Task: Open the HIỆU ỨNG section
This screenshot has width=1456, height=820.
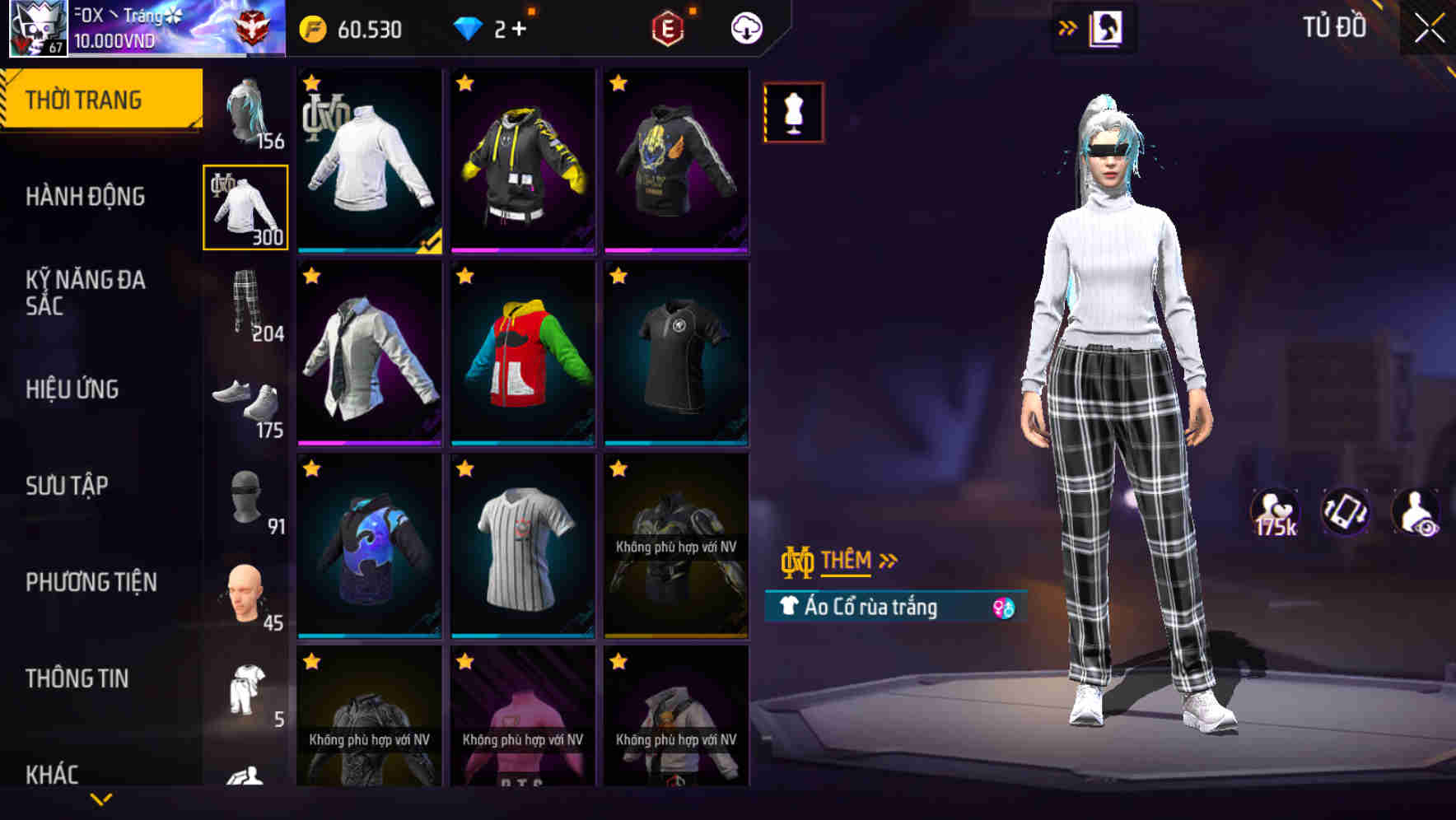Action: click(x=72, y=389)
